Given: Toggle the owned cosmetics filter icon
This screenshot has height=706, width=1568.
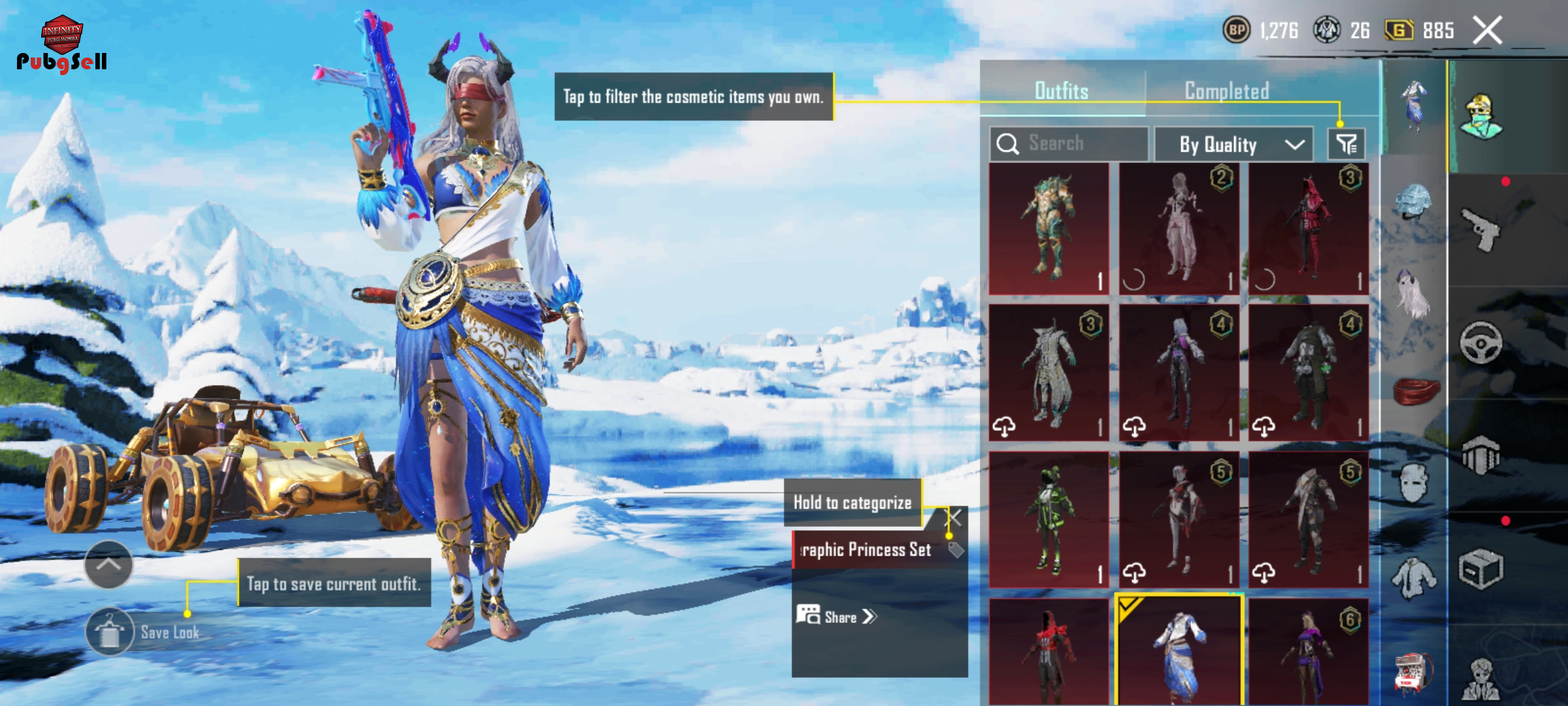Looking at the screenshot, I should (x=1346, y=144).
